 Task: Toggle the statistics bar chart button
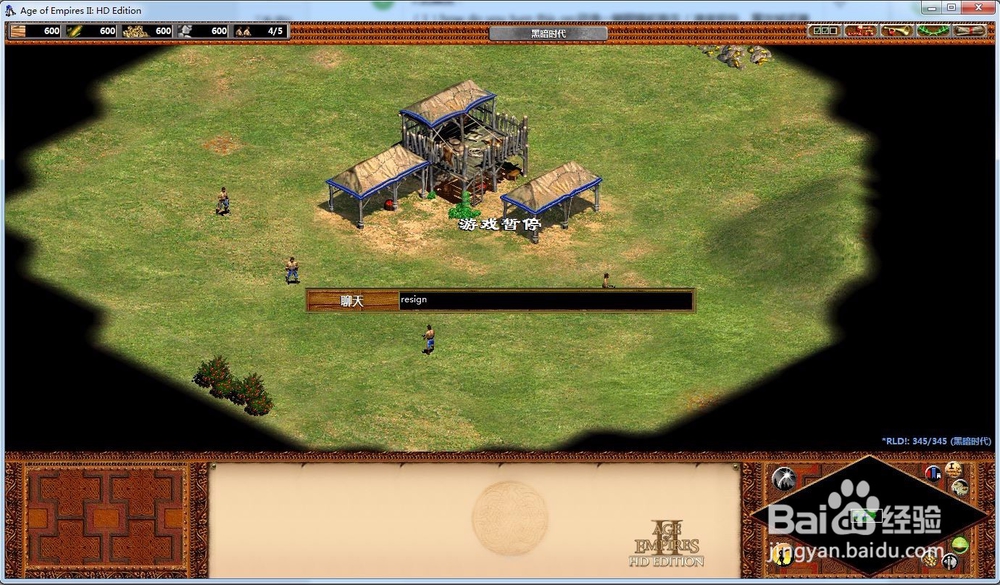point(934,472)
